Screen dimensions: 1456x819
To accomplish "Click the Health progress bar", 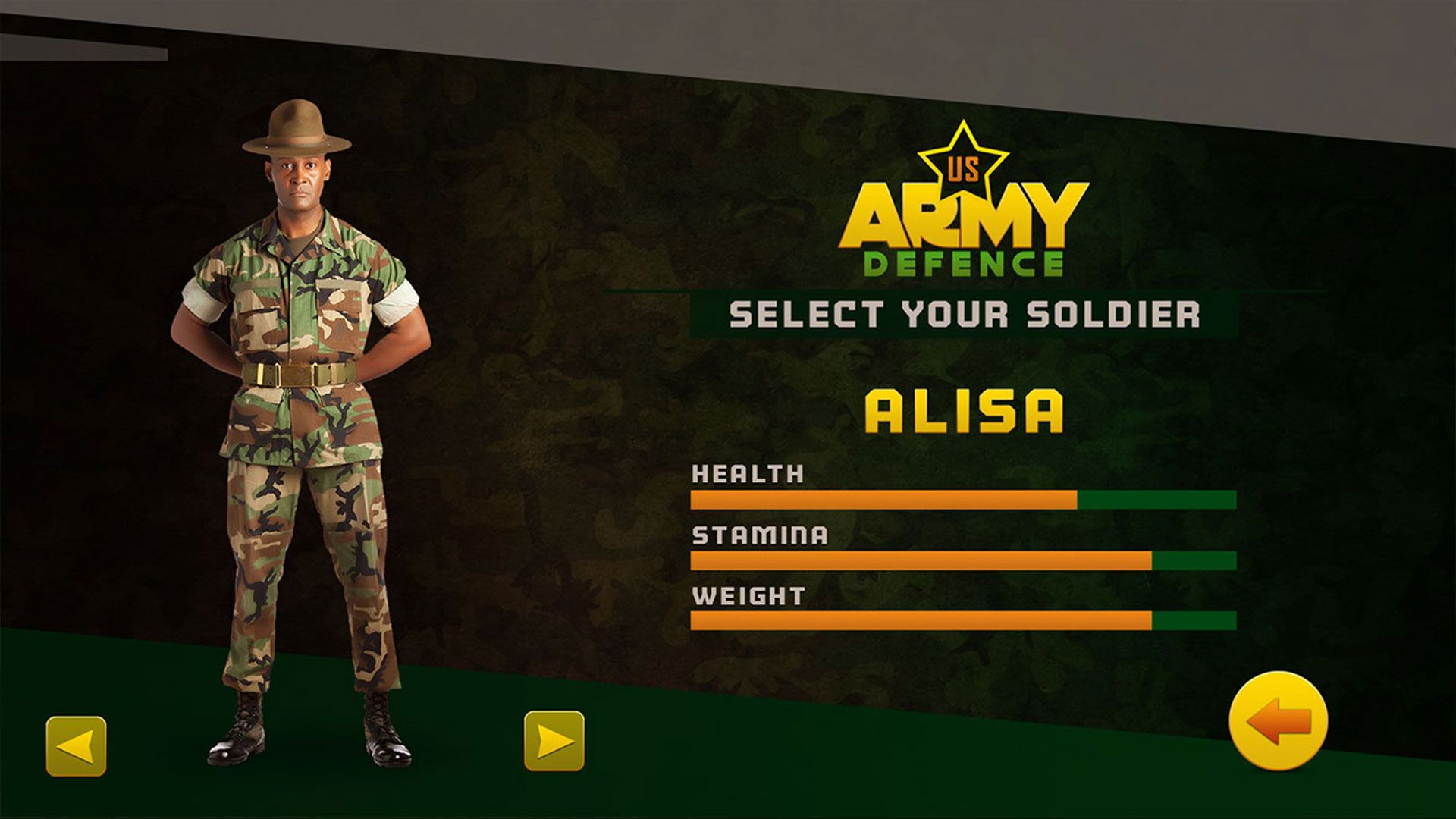I will (x=963, y=500).
